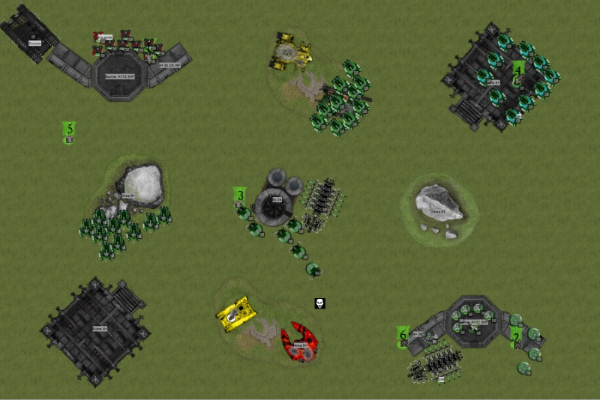Select the green objective marker numbered 6

tap(403, 335)
